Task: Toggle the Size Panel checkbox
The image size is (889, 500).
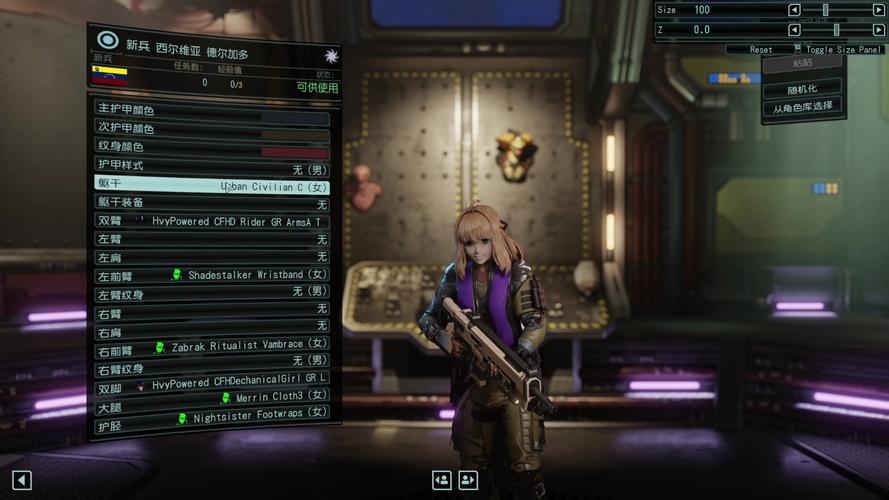Action: [x=797, y=49]
